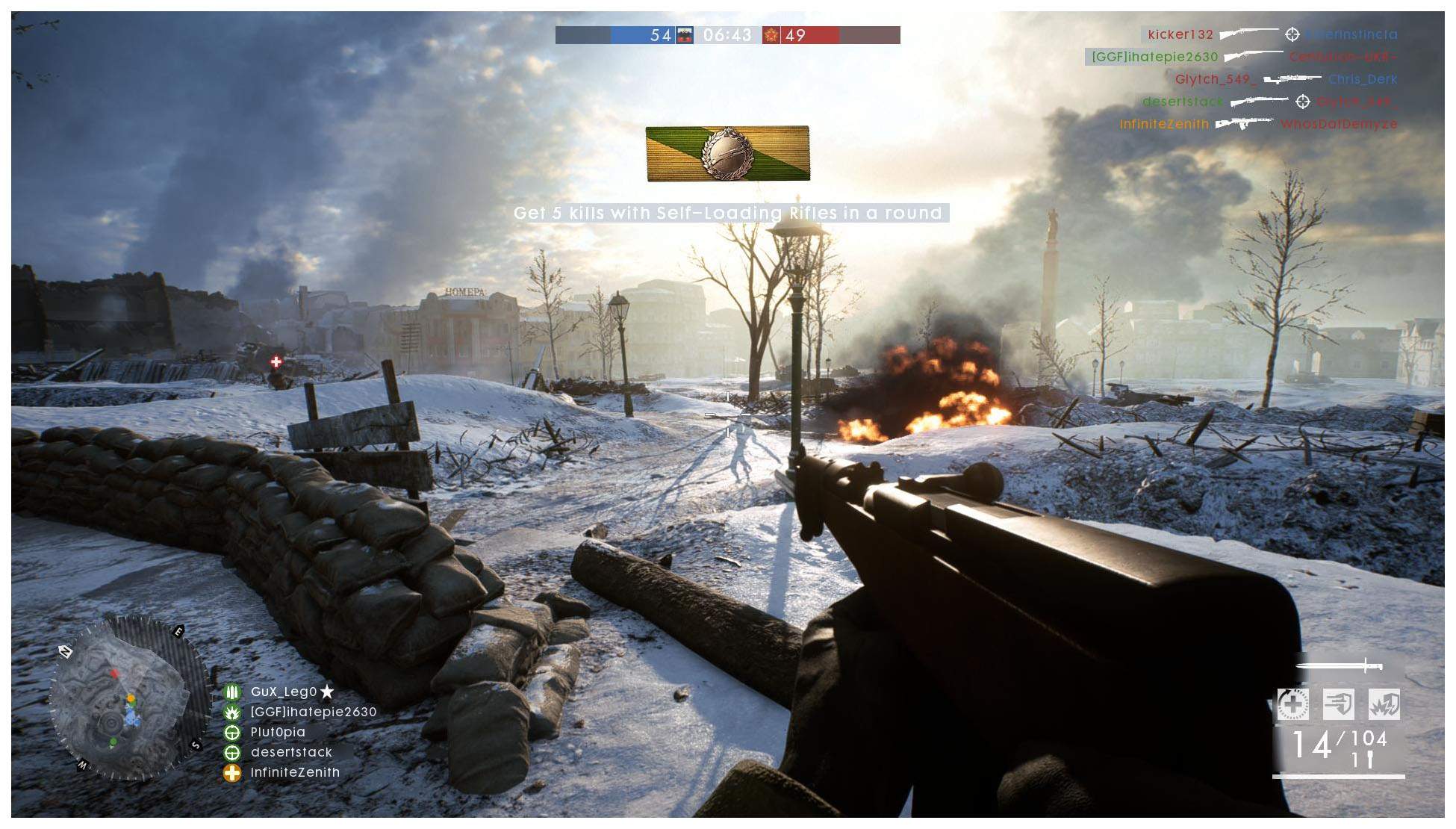This screenshot has width=1456, height=829.
Task: Click the self-loading rifle ribbon award
Action: click(727, 153)
